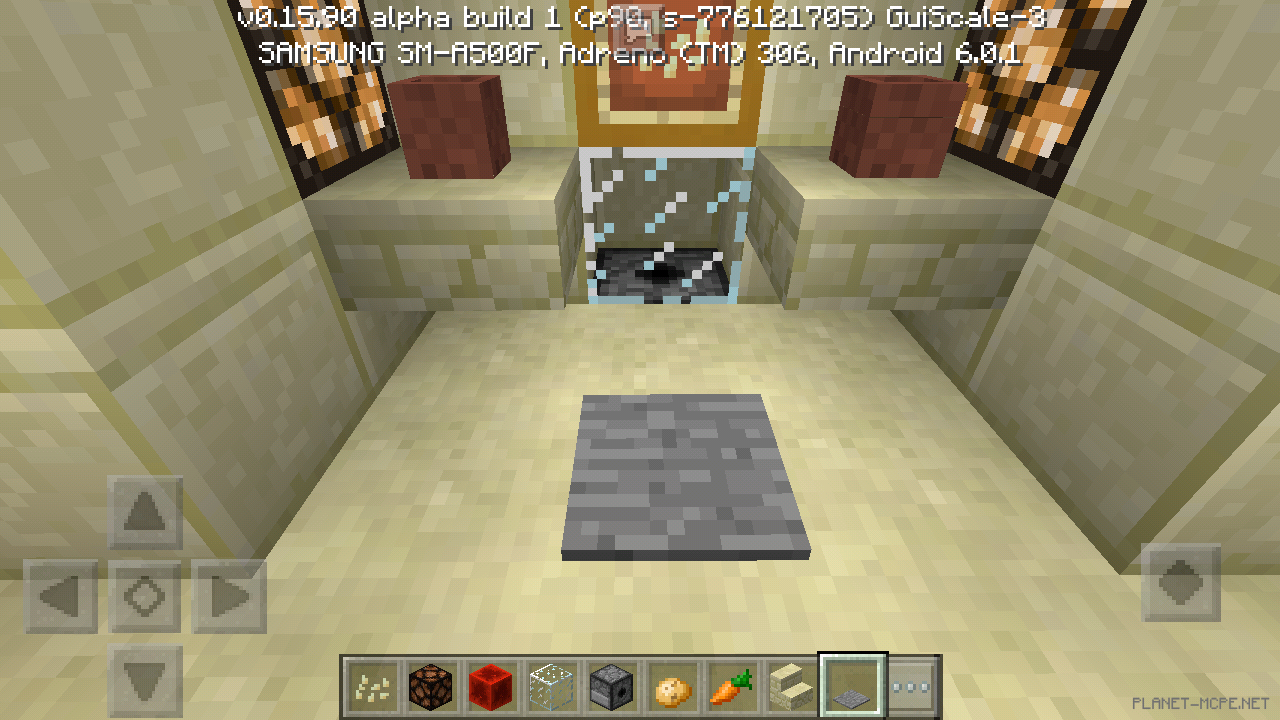Select the potato item in the hotbar
1280x720 pixels.
pyautogui.click(x=671, y=685)
